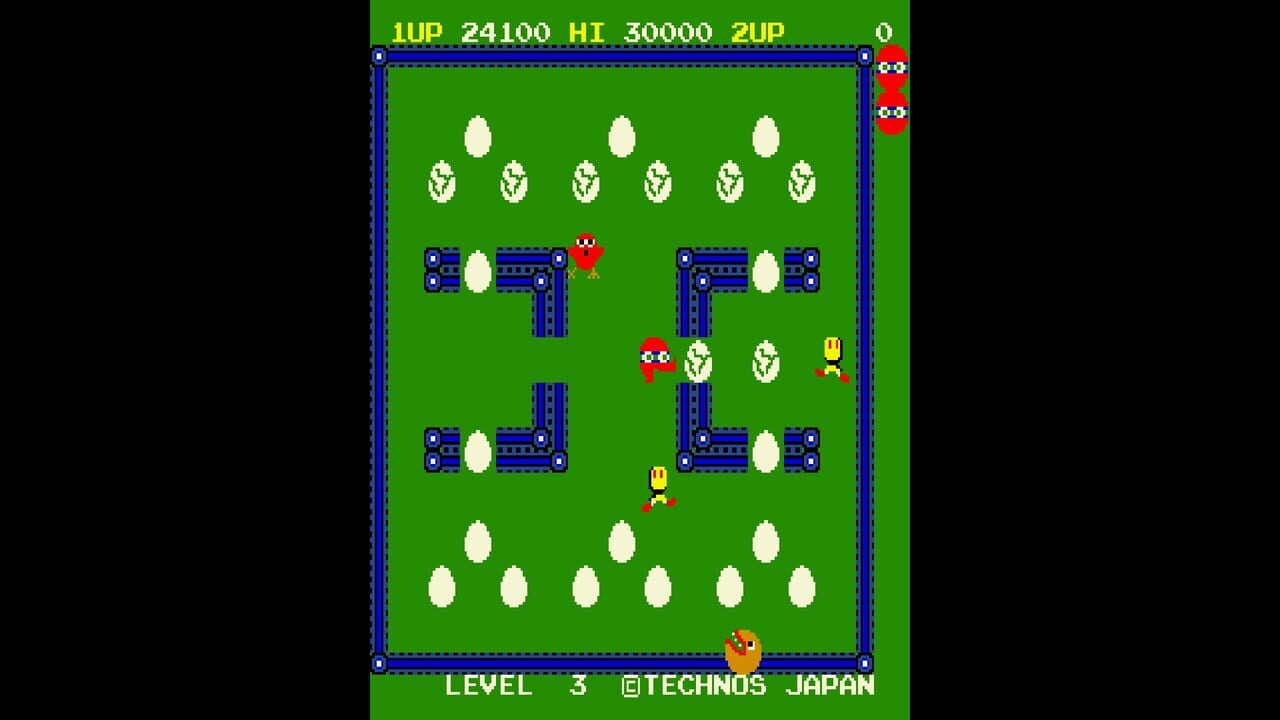Image resolution: width=1280 pixels, height=720 pixels.
Task: Click the yellow chick below the lower wall
Action: (x=660, y=487)
